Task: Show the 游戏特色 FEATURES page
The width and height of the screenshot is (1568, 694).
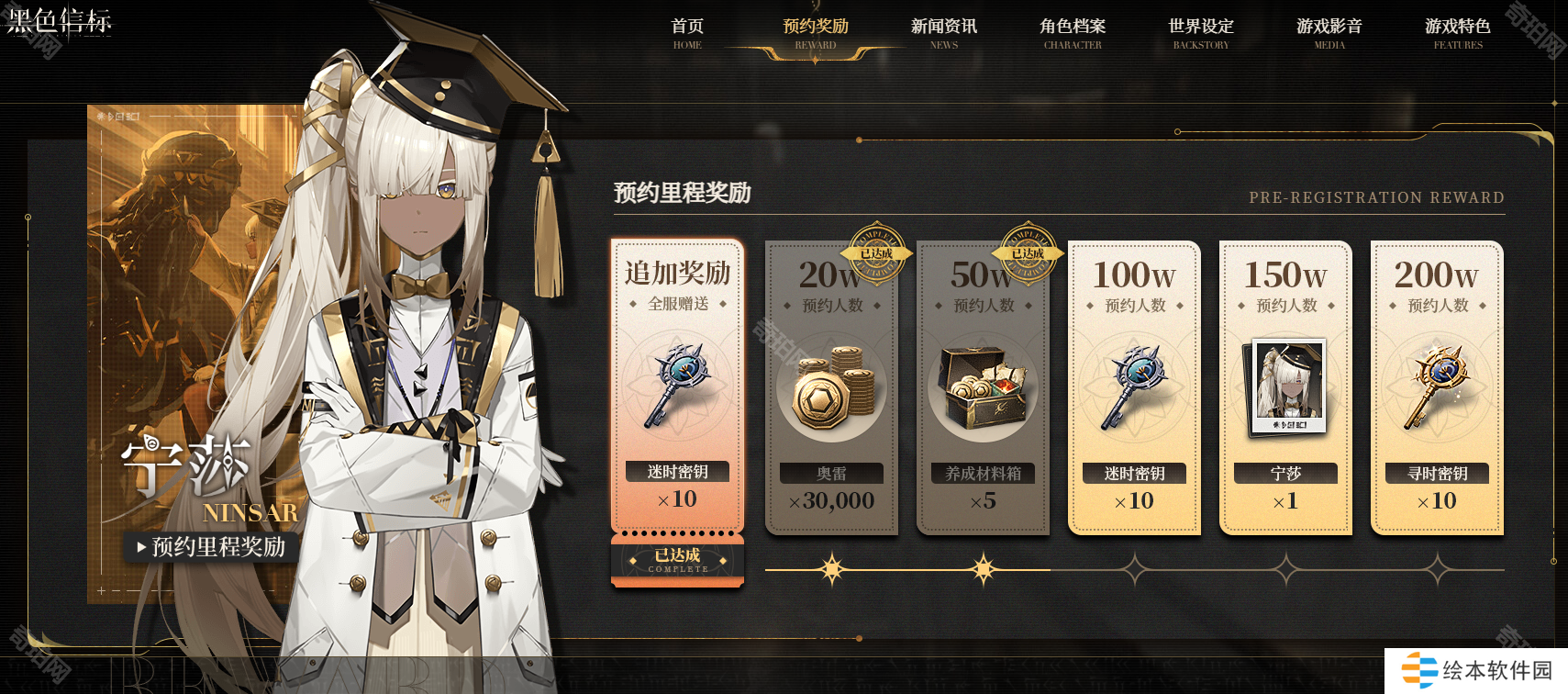Action: click(x=1458, y=32)
